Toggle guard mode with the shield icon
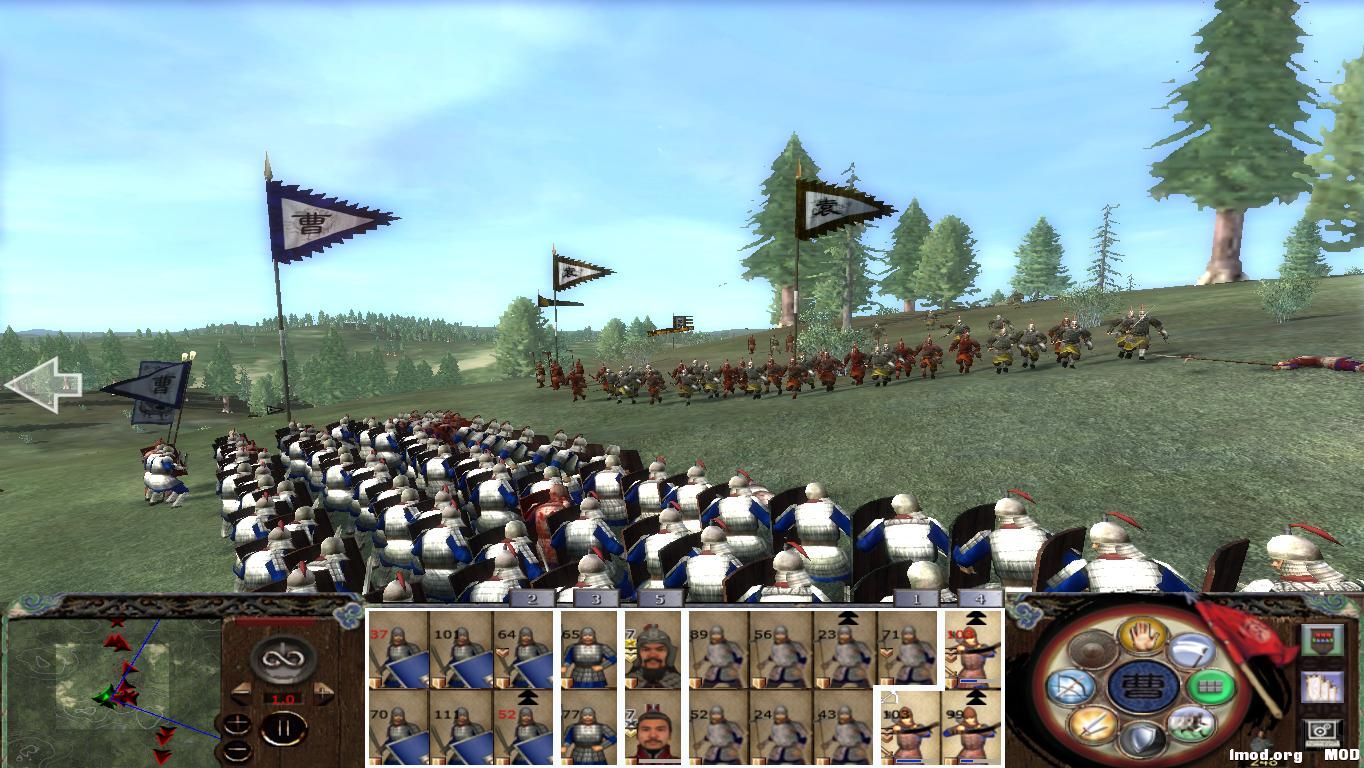The height and width of the screenshot is (768, 1364). 1141,736
